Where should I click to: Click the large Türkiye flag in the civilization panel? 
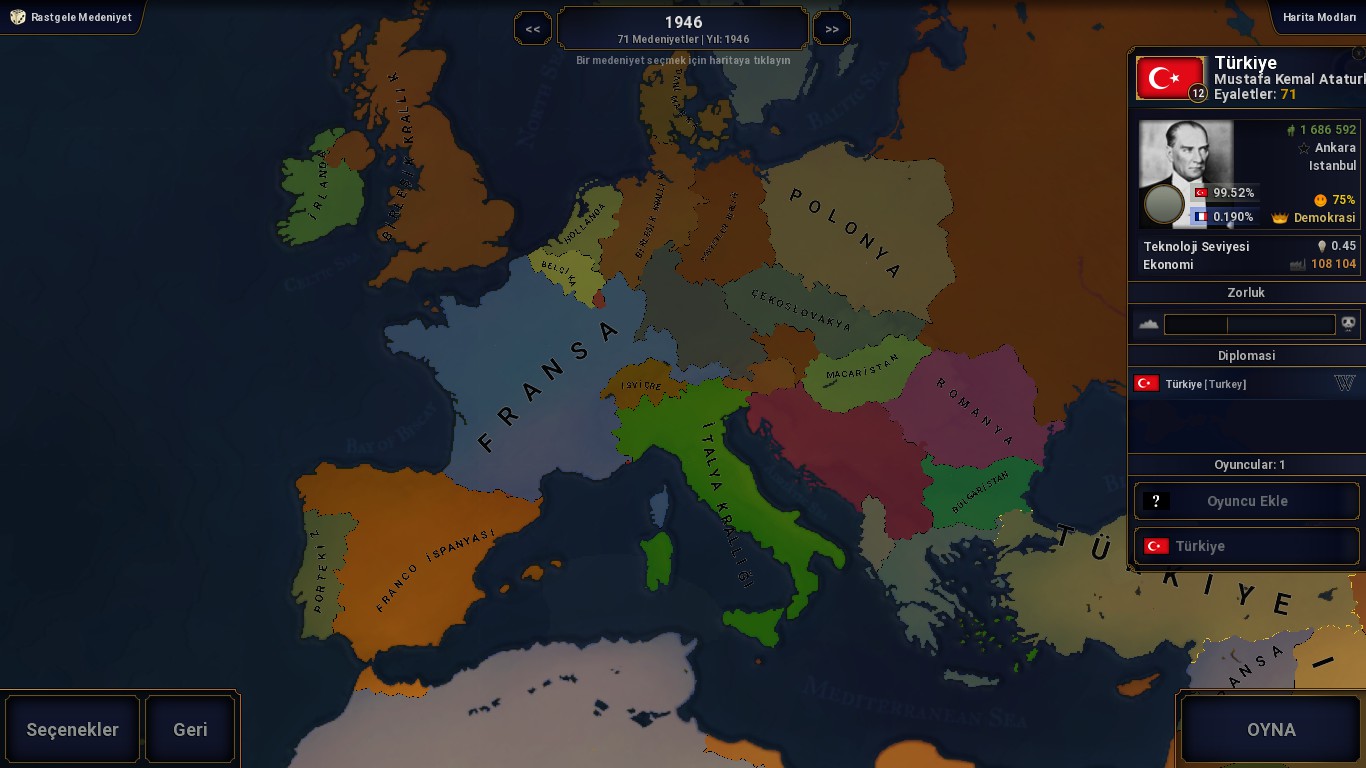[x=1170, y=78]
